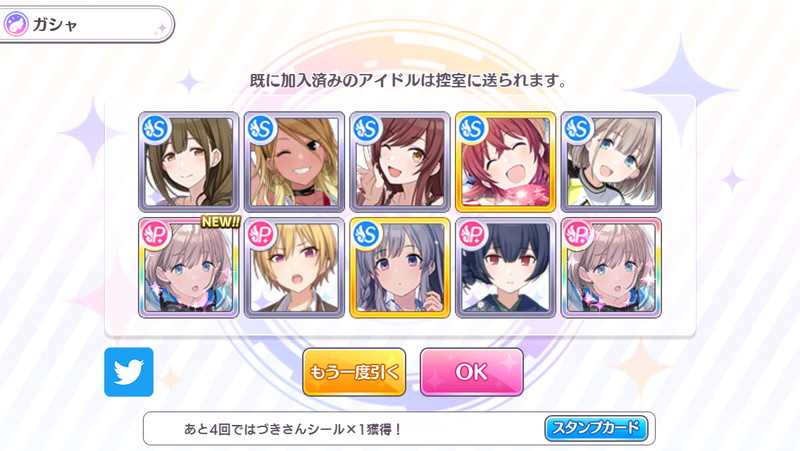Screen dimensions: 800x451
Task: Select the winking blonde tanned idol card
Action: point(294,162)
